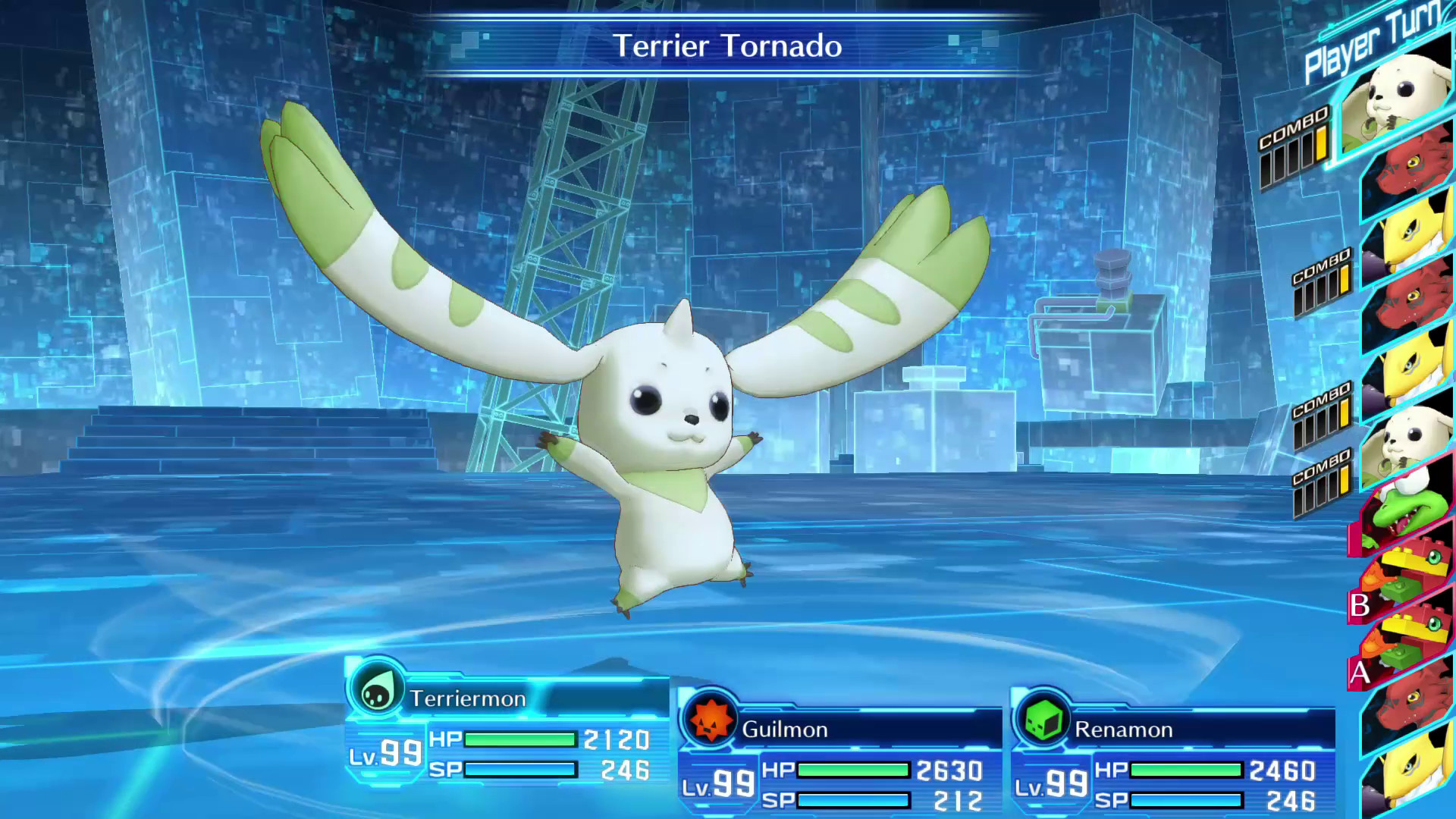Click Terriermon's attribute icon
The image size is (1456, 819).
pos(377,691)
